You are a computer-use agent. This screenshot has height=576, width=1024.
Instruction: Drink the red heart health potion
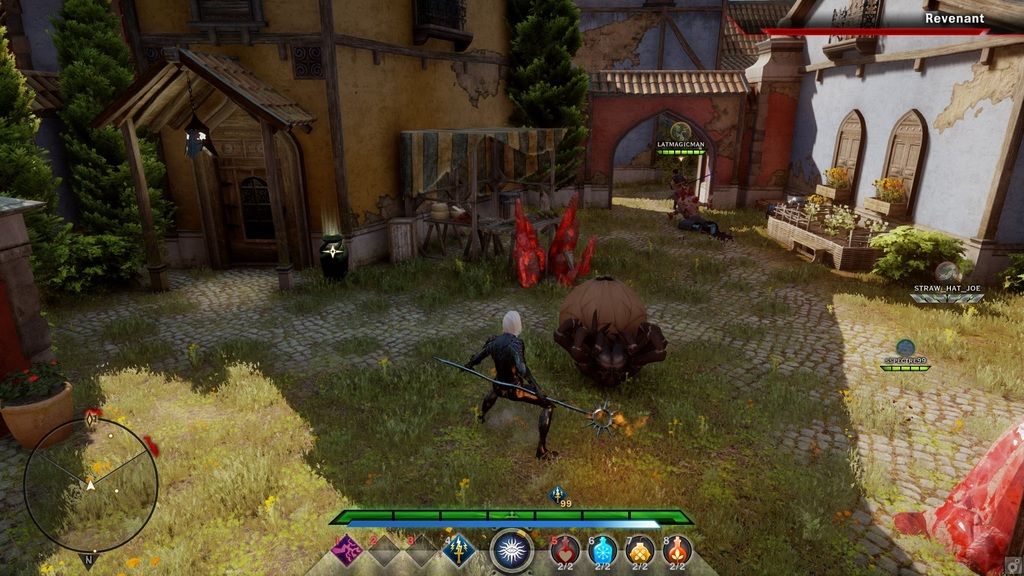[565, 549]
